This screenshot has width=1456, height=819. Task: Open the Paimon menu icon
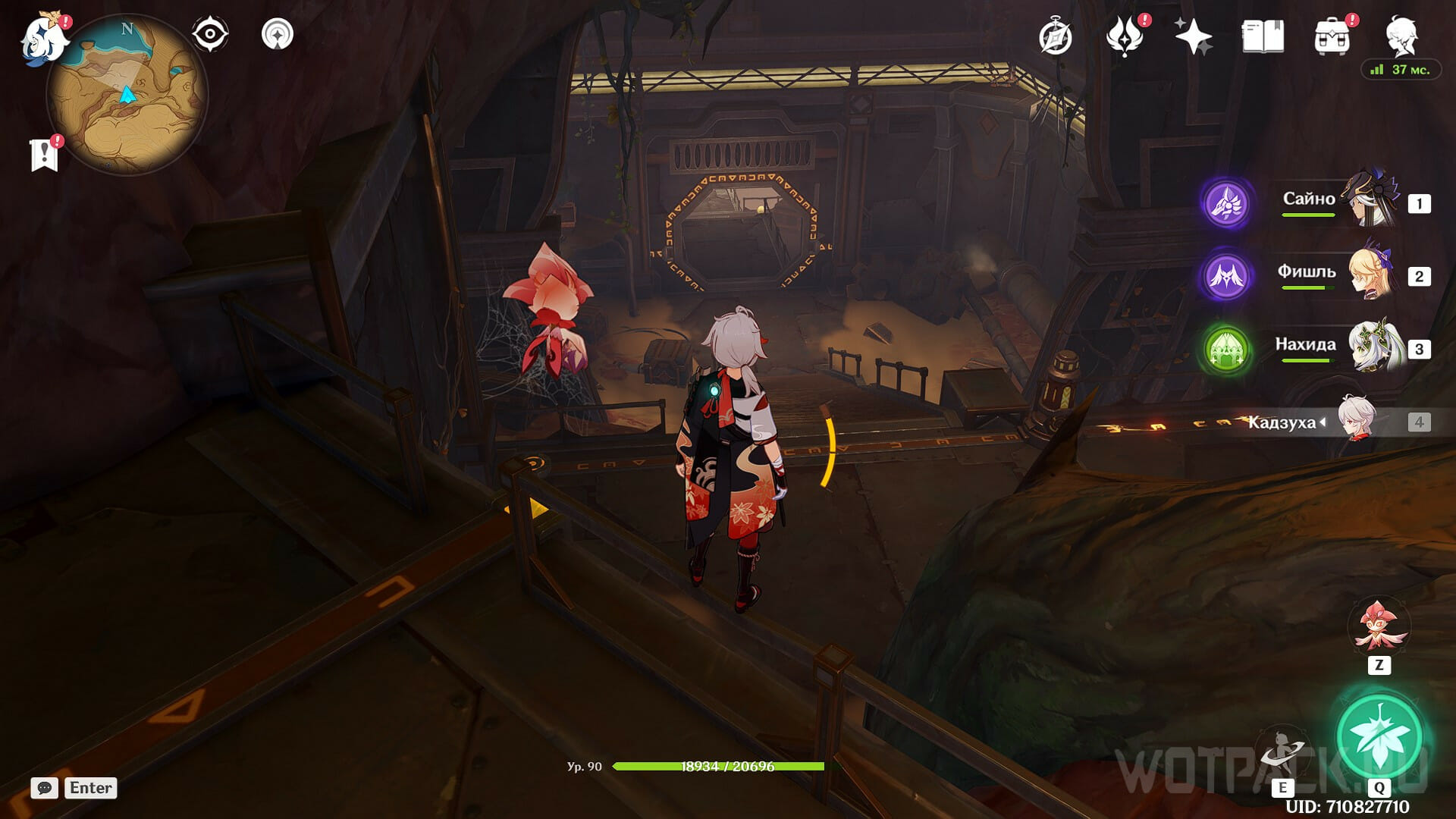coord(42,38)
